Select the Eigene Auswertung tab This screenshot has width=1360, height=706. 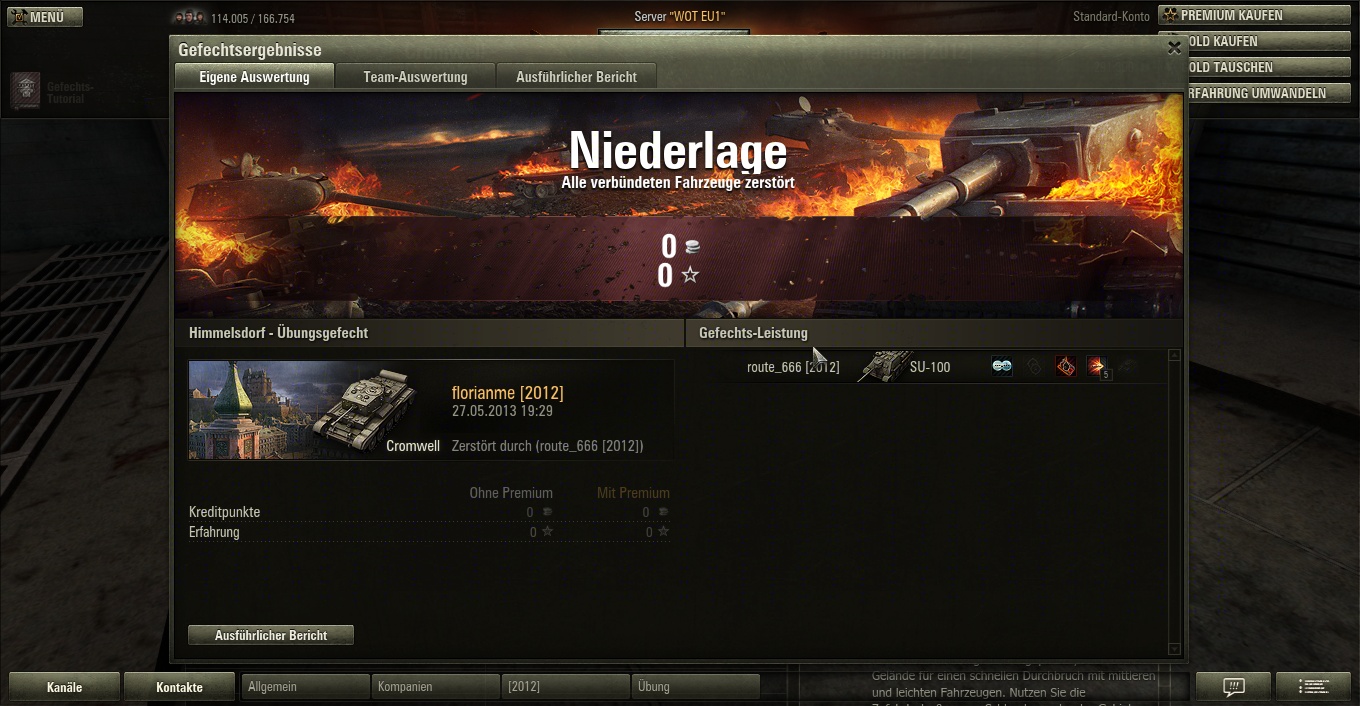(254, 77)
